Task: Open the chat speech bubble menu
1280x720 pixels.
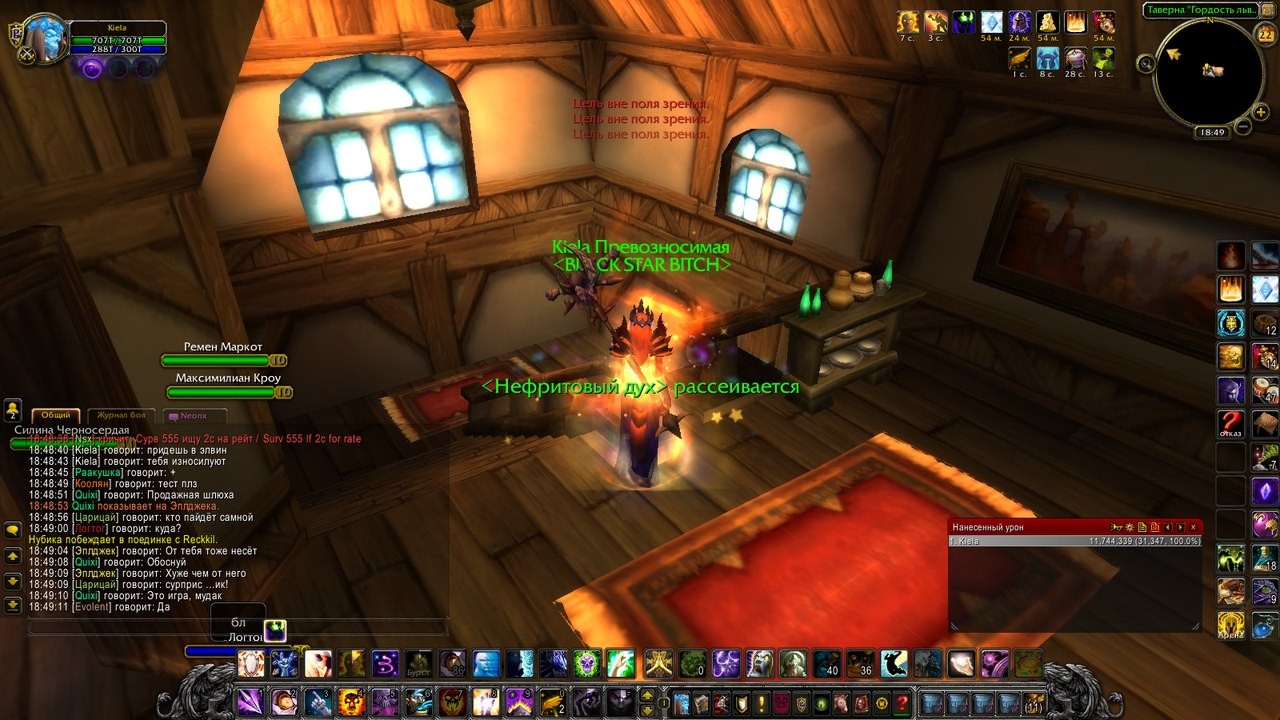Action: coord(13,530)
